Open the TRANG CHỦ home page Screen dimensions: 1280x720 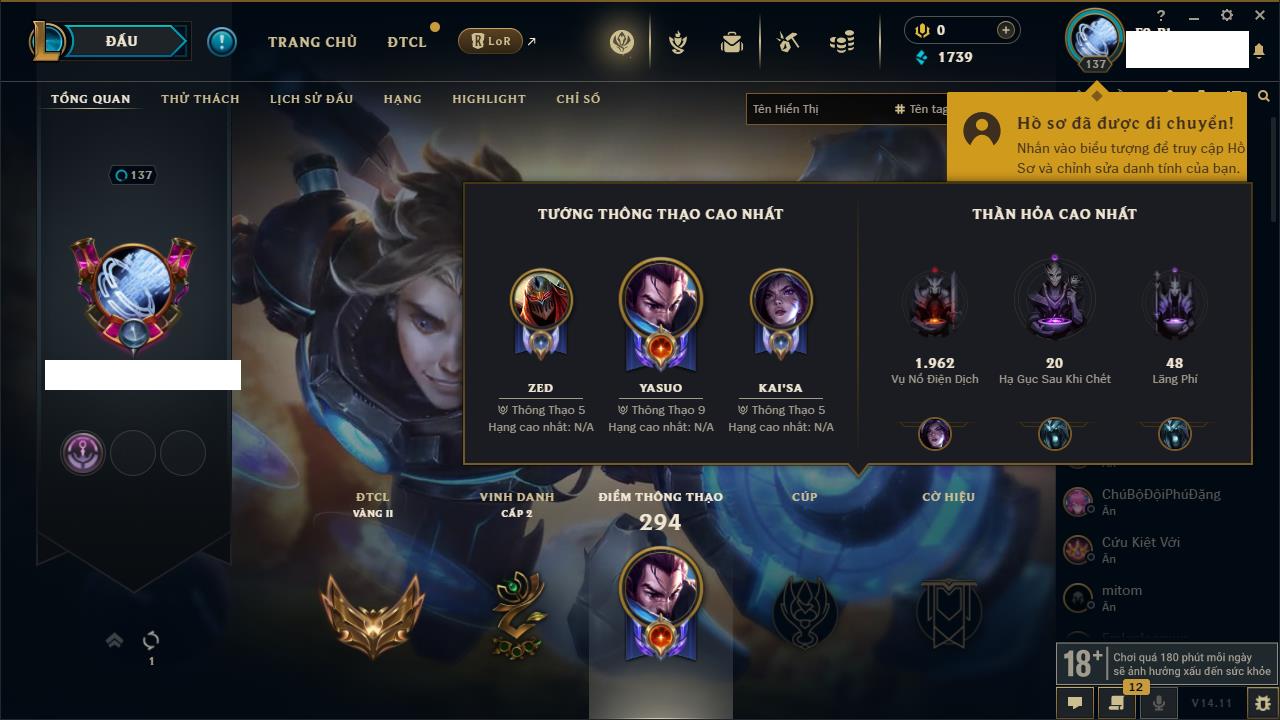click(312, 42)
